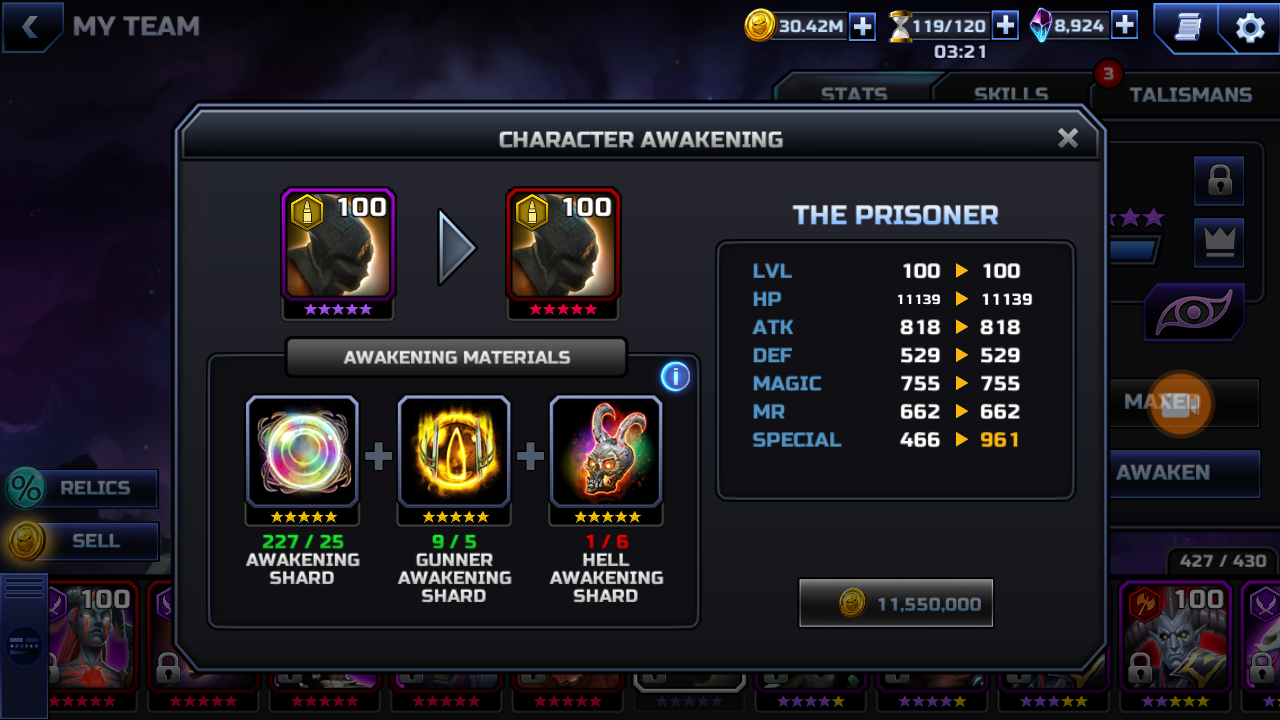Select the Hell Awakening Shard material
1280x720 pixels.
(606, 452)
